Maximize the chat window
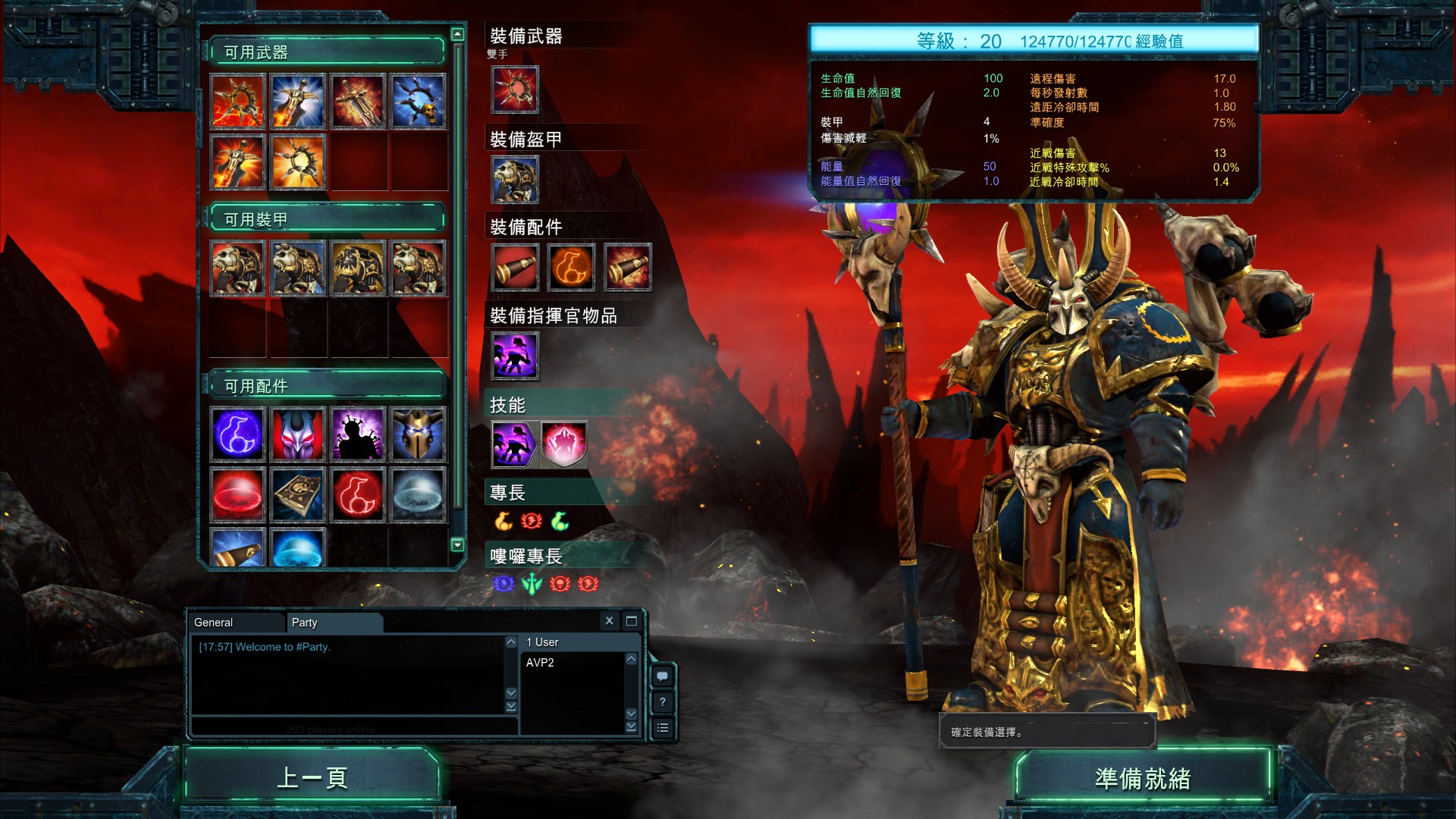 631,620
